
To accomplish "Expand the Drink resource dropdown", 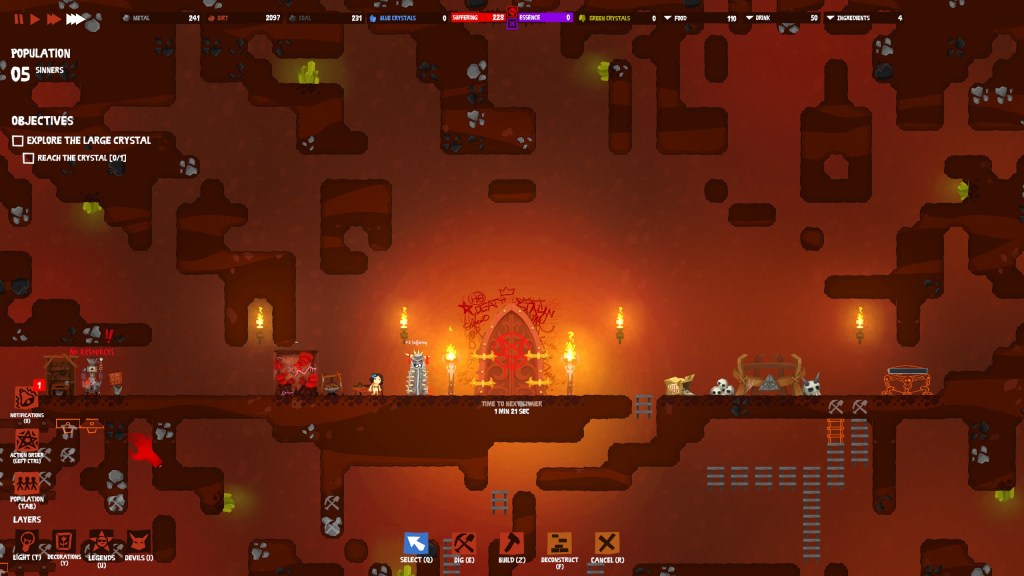I will tap(750, 18).
